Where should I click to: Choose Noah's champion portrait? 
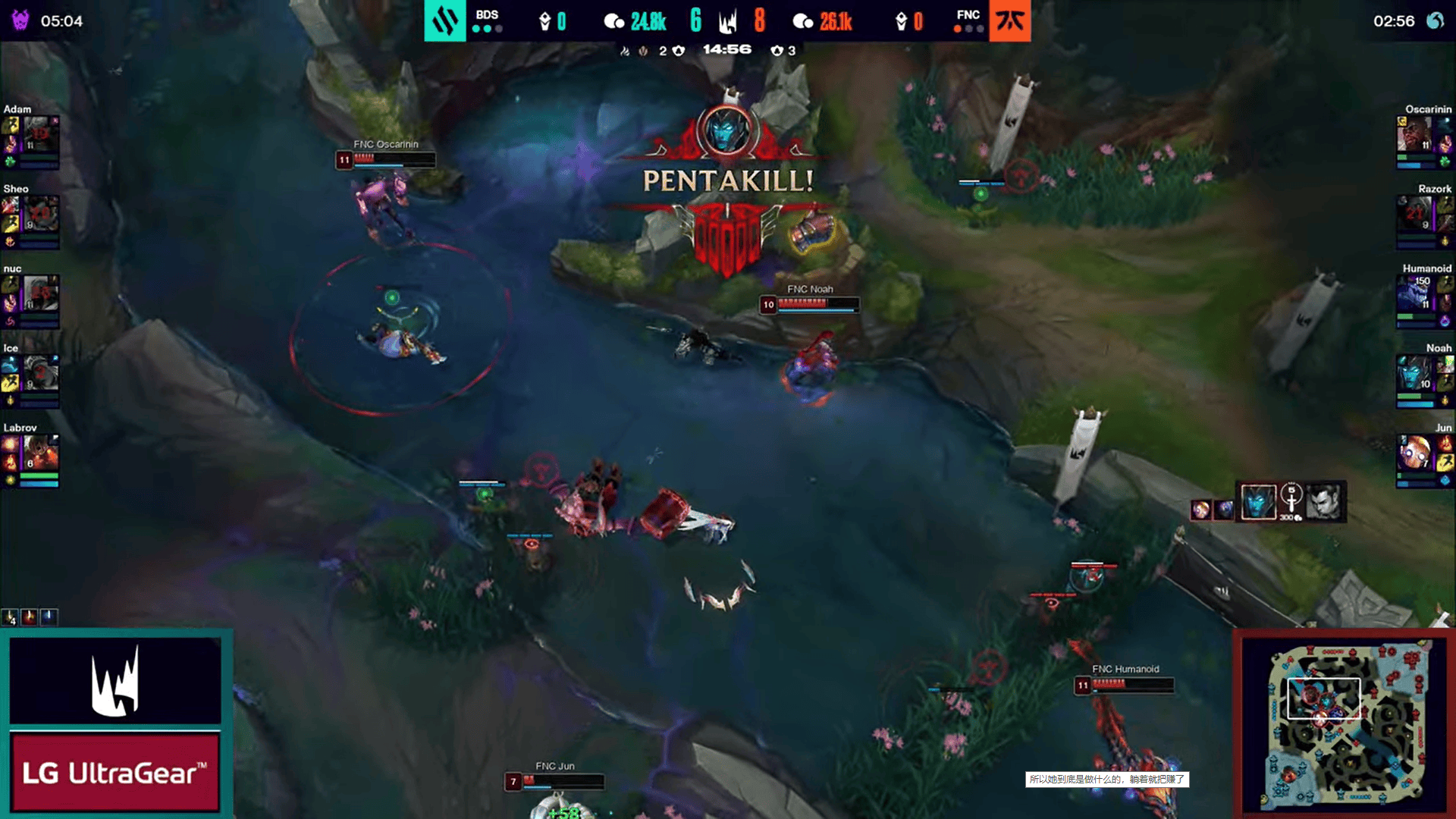click(1414, 373)
